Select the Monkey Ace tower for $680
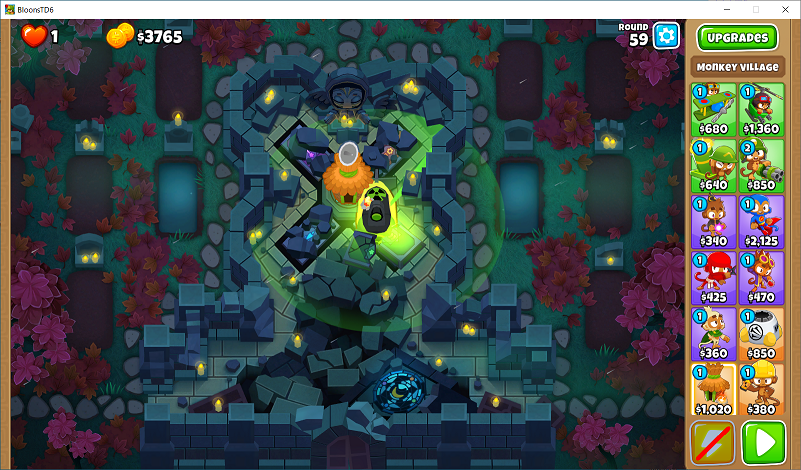The height and width of the screenshot is (470, 801). 711,109
